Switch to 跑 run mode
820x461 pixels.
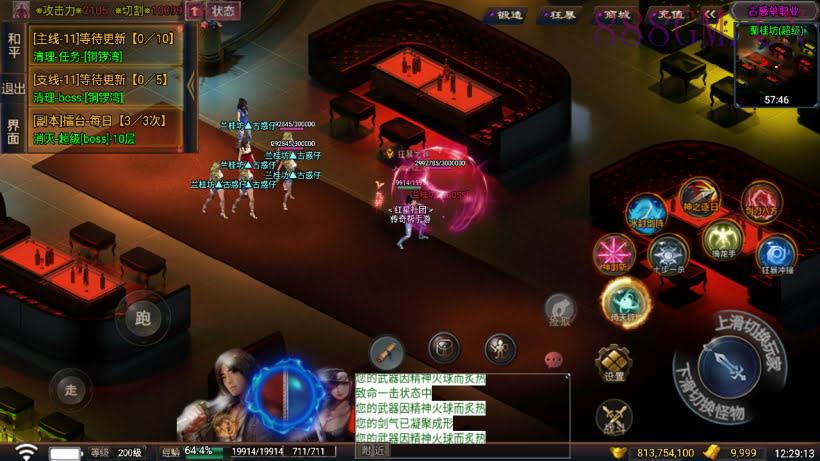(x=142, y=319)
